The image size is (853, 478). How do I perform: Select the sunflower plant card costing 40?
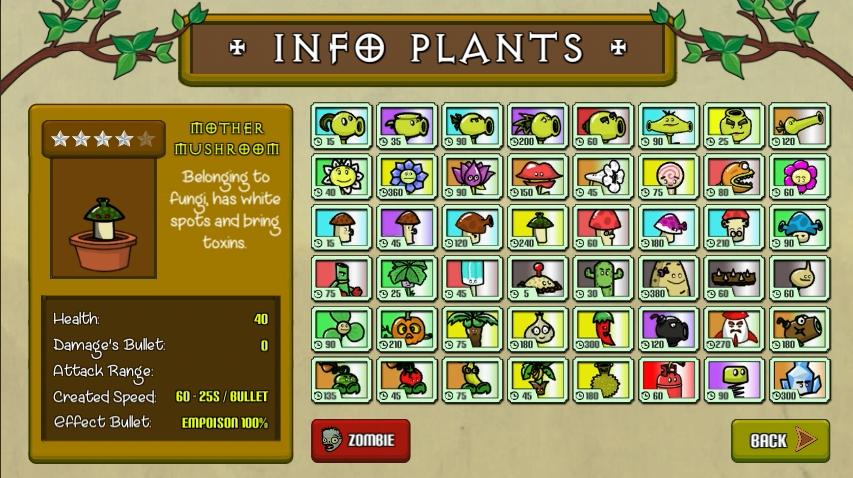click(341, 178)
